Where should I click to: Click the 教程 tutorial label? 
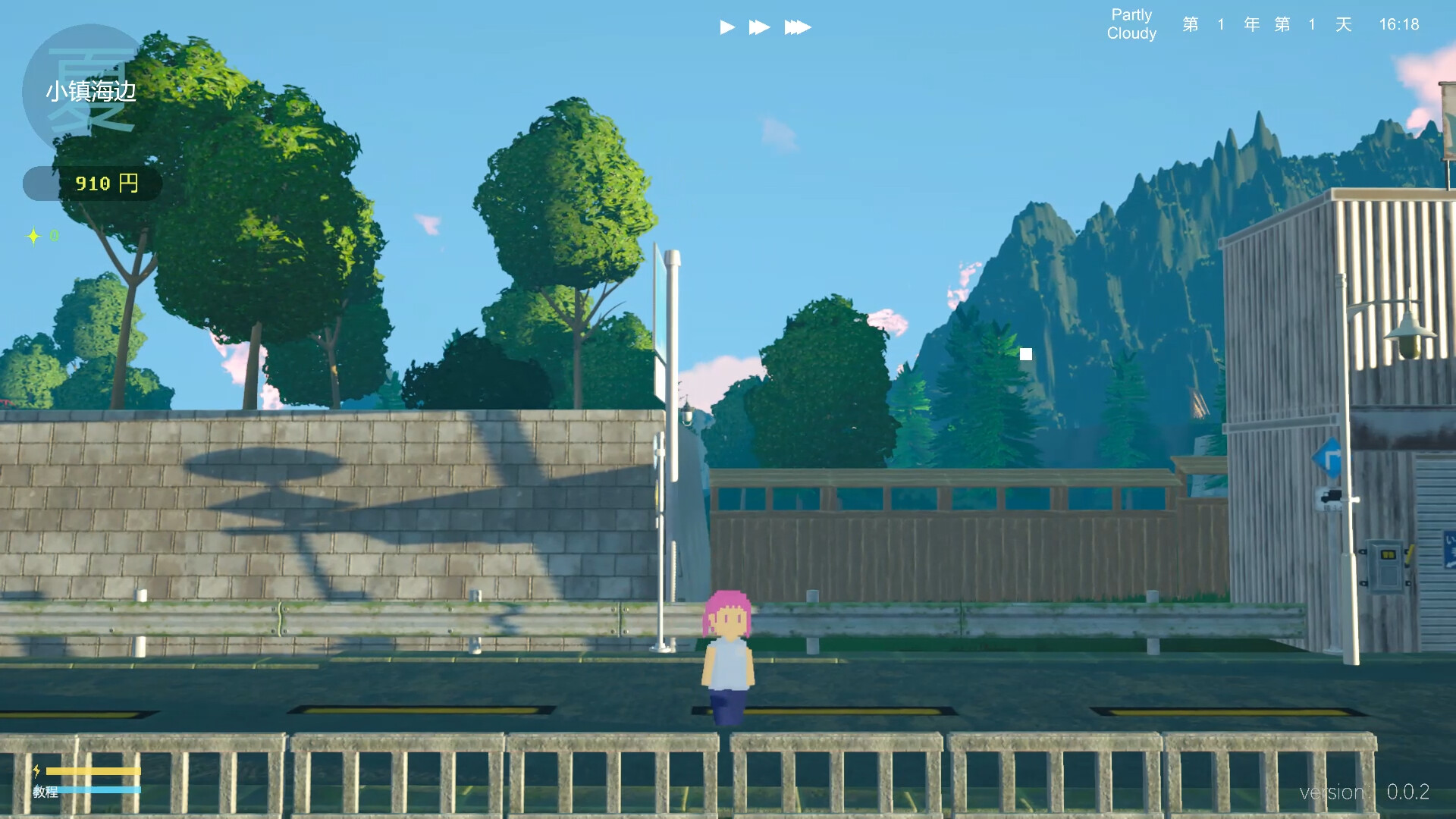[x=45, y=792]
